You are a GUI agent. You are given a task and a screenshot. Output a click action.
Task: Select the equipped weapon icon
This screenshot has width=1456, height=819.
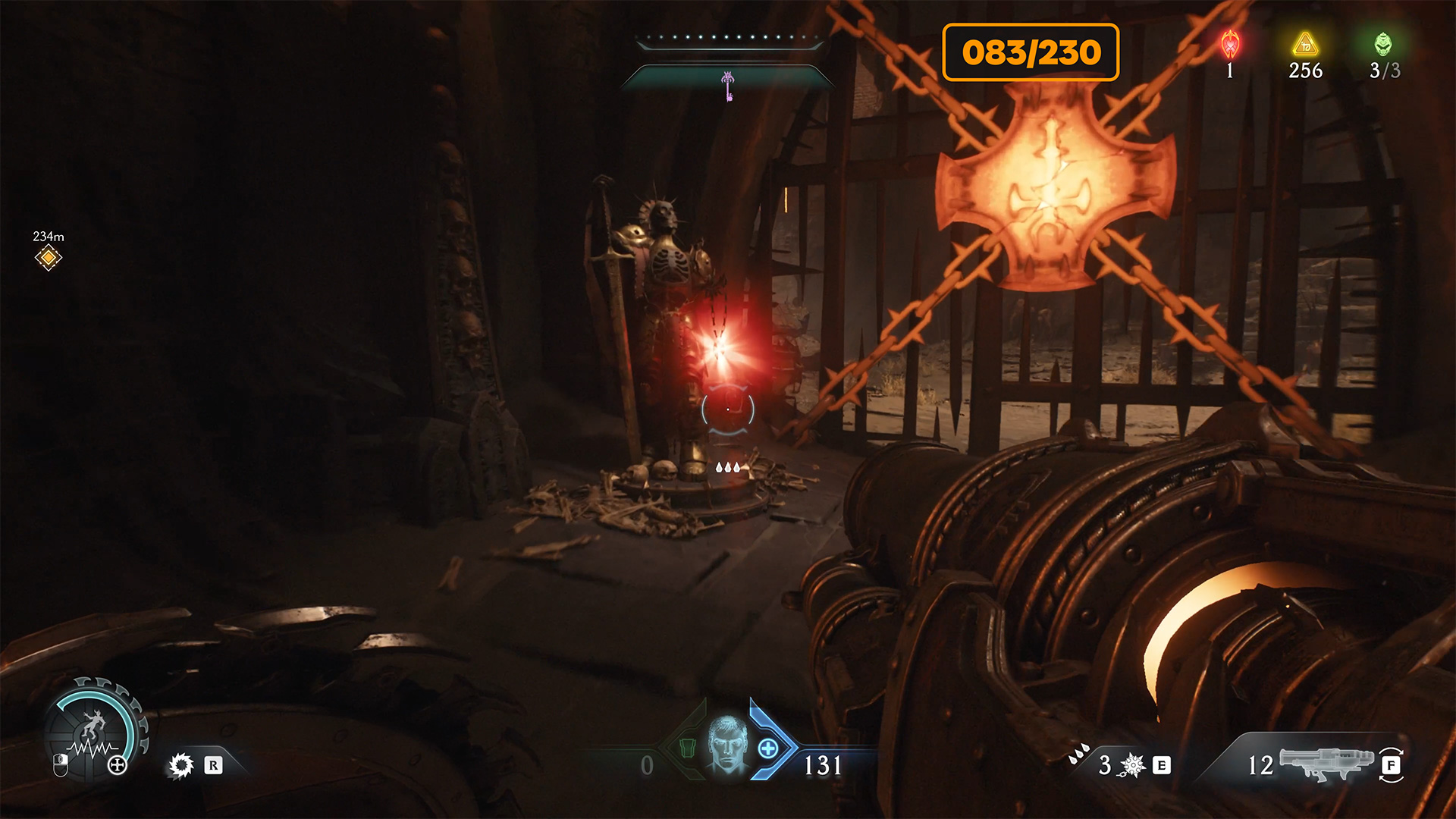[1326, 762]
